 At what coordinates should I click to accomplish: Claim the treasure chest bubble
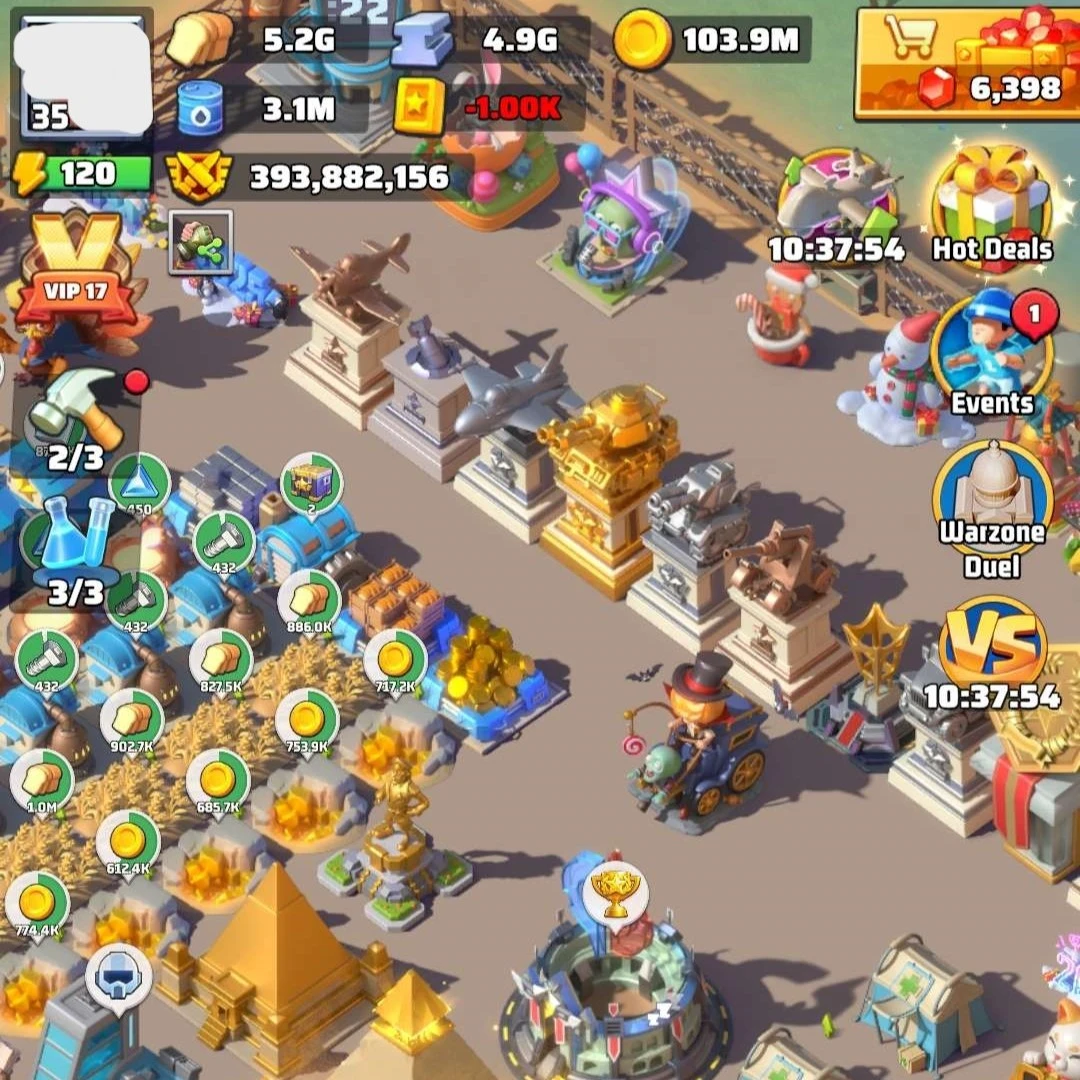pyautogui.click(x=311, y=484)
